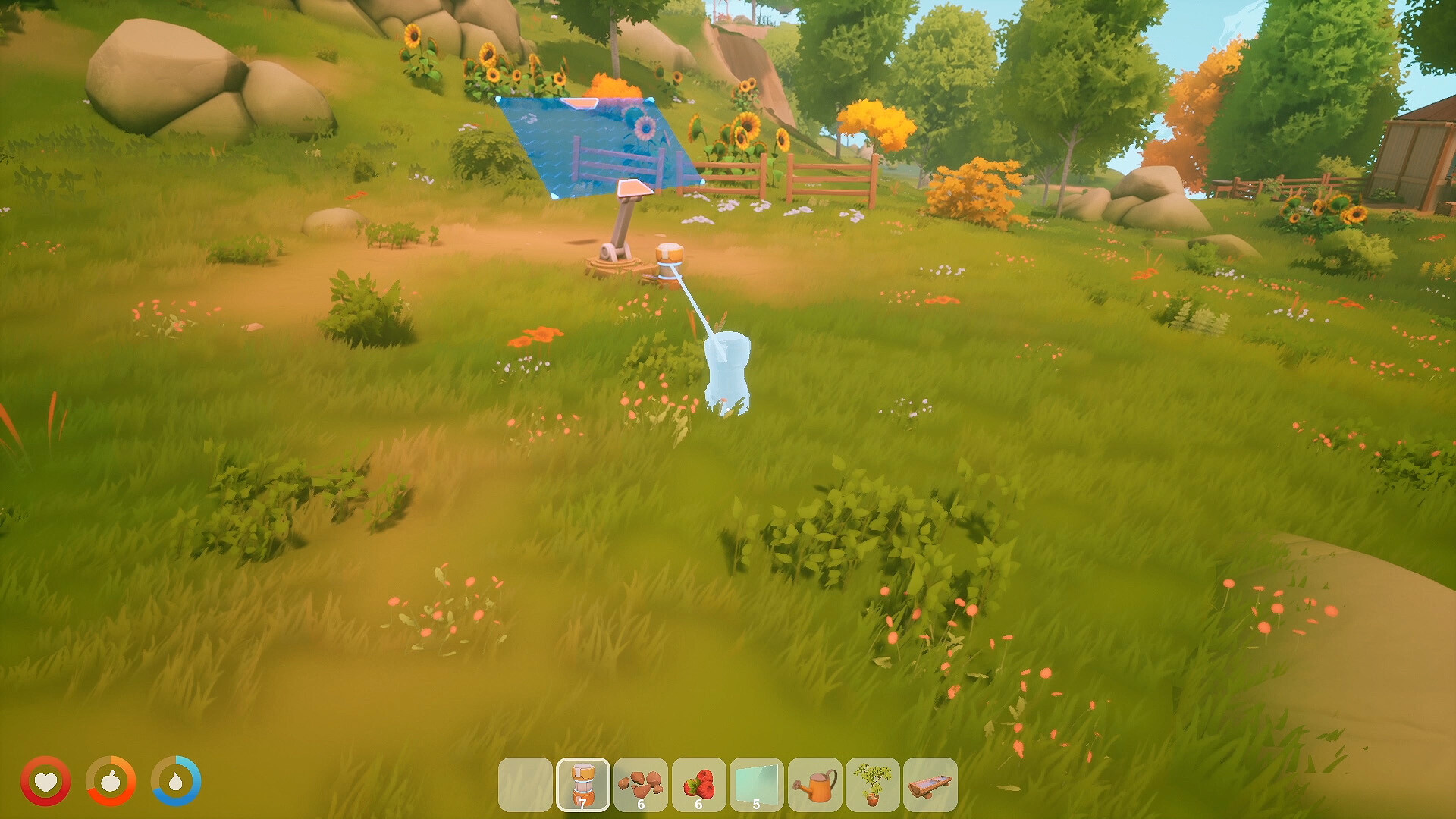
Task: Click the barrel next to the sprinkler
Action: point(670,258)
